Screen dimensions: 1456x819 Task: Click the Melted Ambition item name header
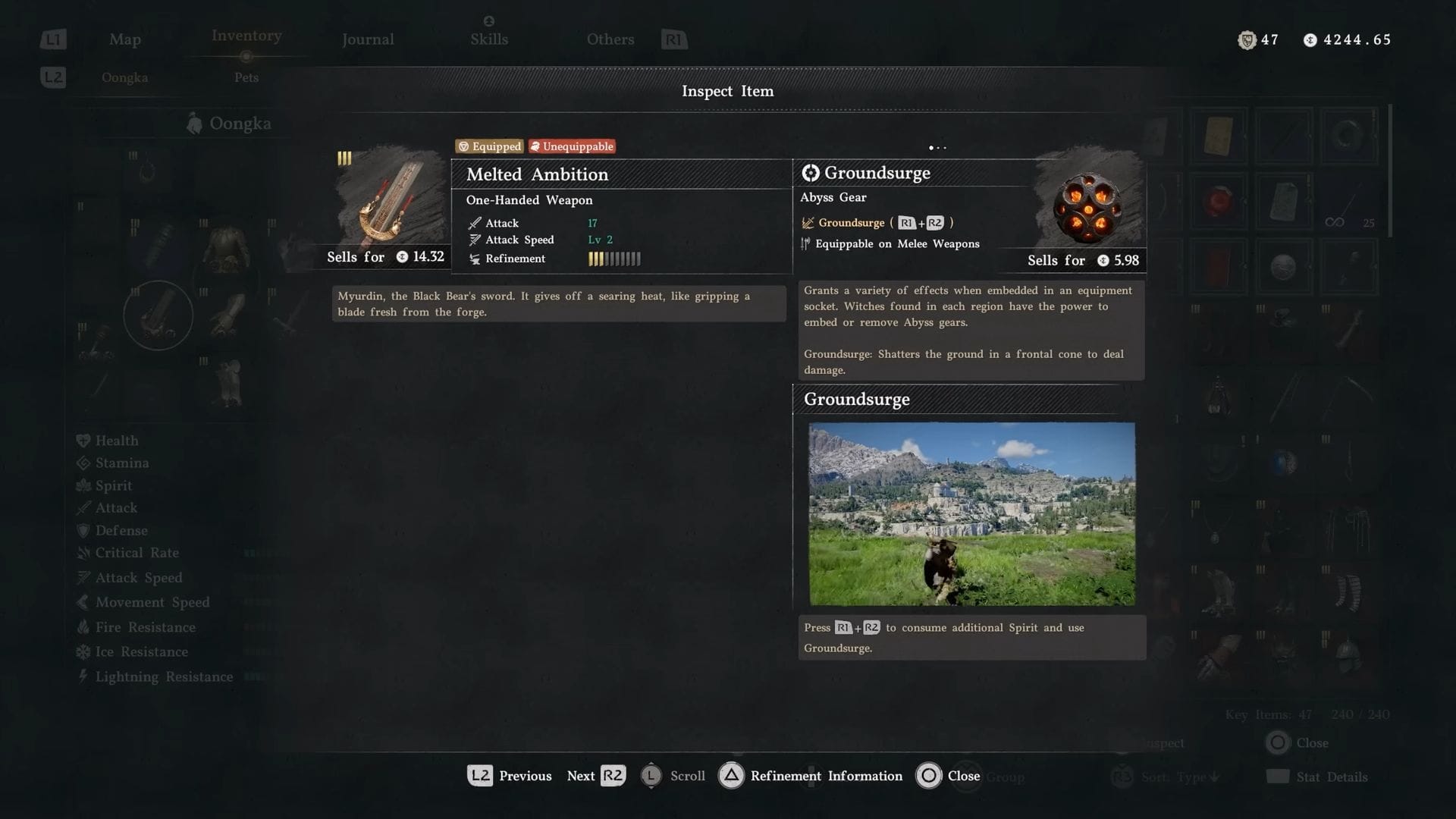[x=538, y=174]
